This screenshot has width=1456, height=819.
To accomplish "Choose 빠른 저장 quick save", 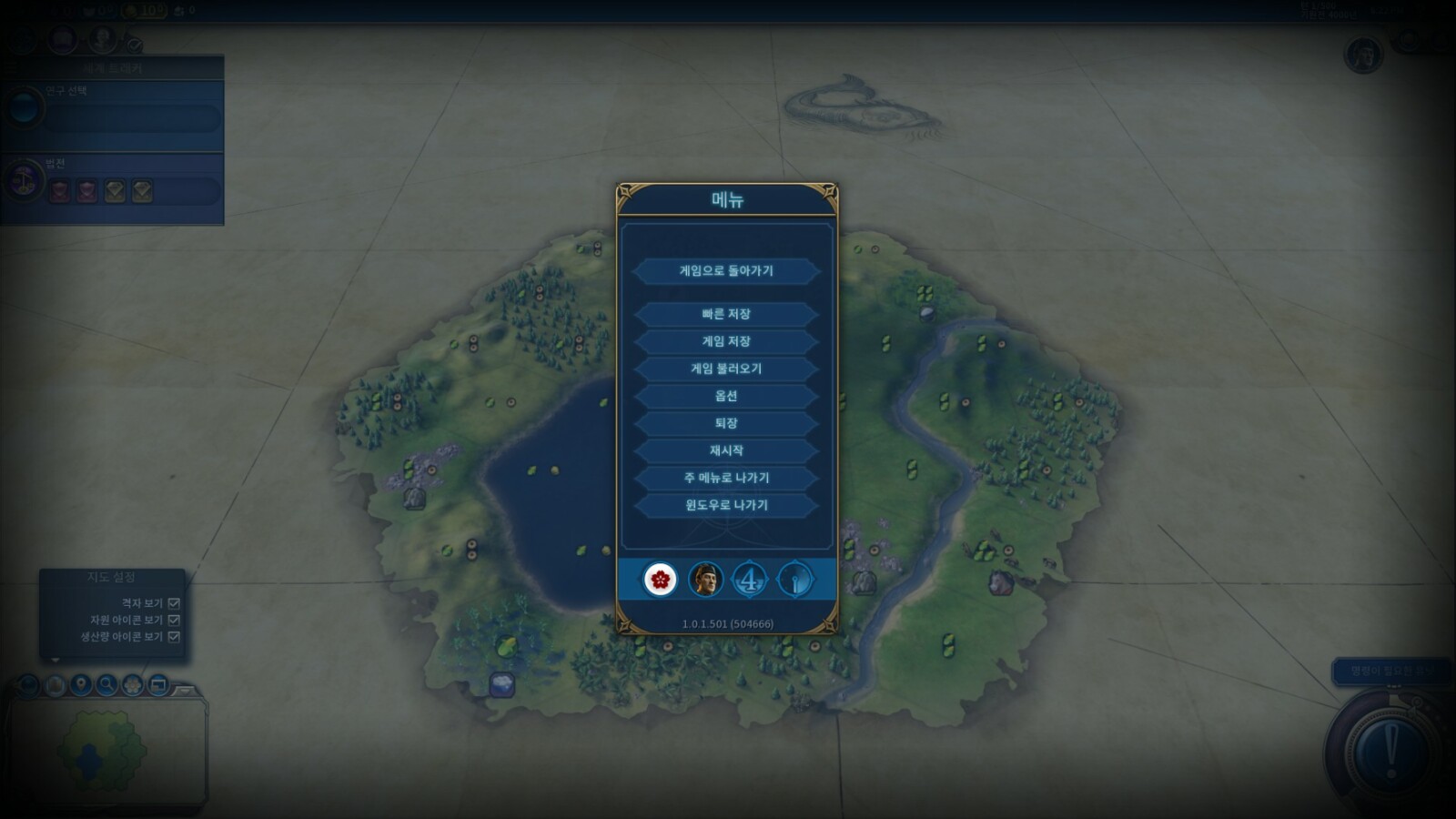I will [726, 314].
